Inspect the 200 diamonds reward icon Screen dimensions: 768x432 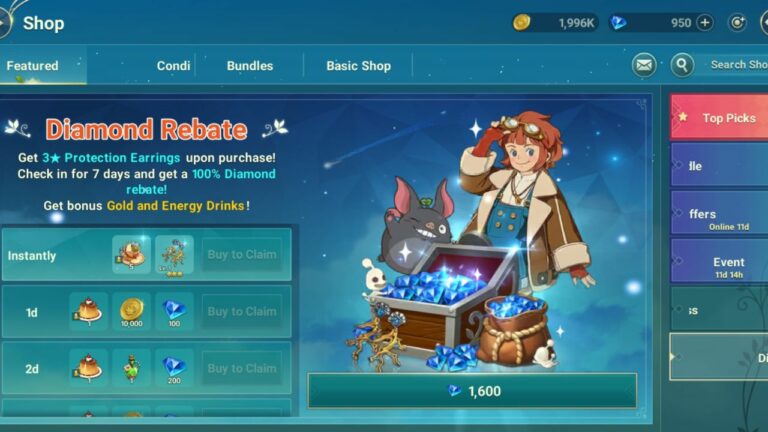tap(174, 369)
